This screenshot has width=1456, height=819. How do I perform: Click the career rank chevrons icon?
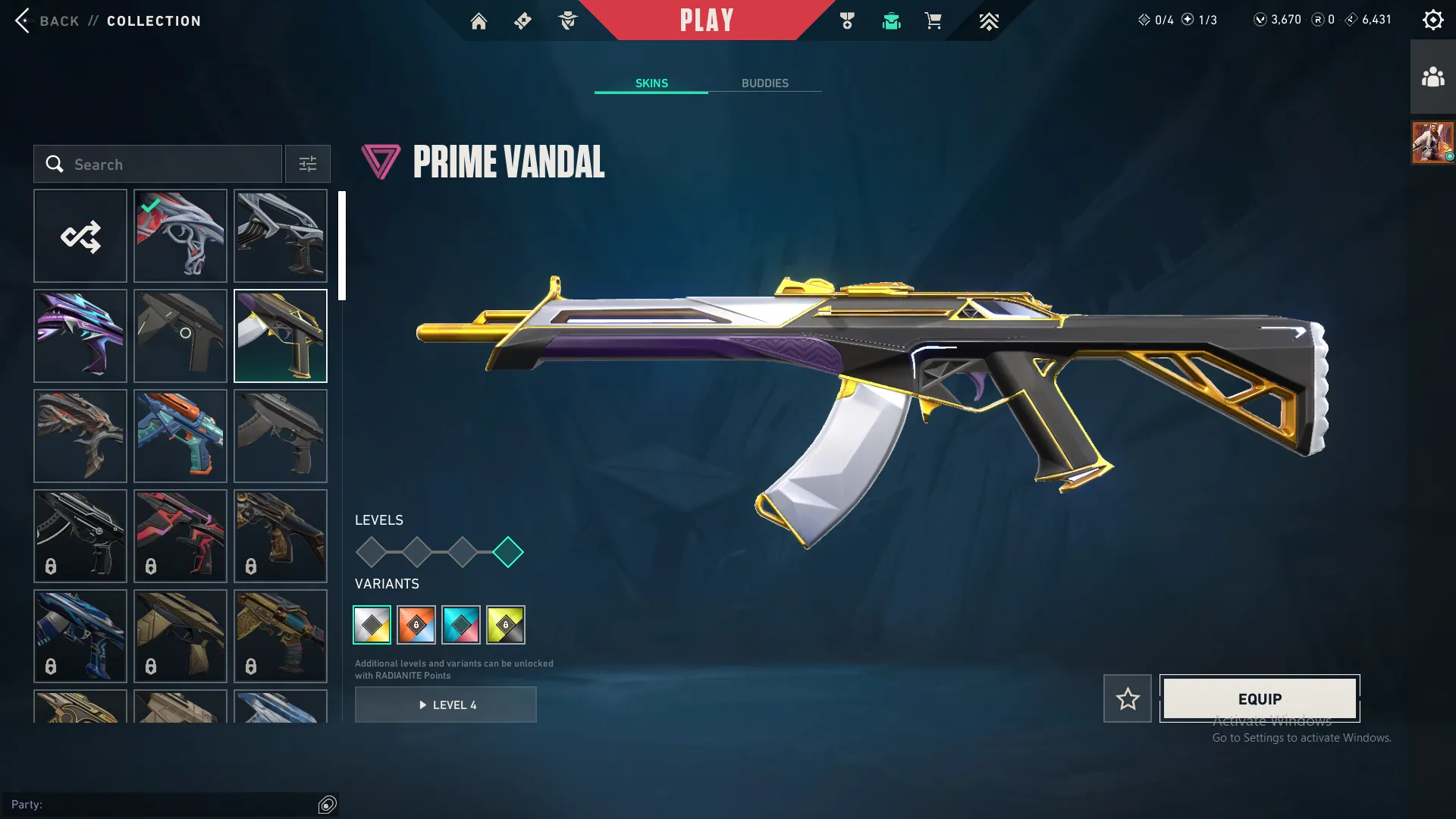[989, 21]
